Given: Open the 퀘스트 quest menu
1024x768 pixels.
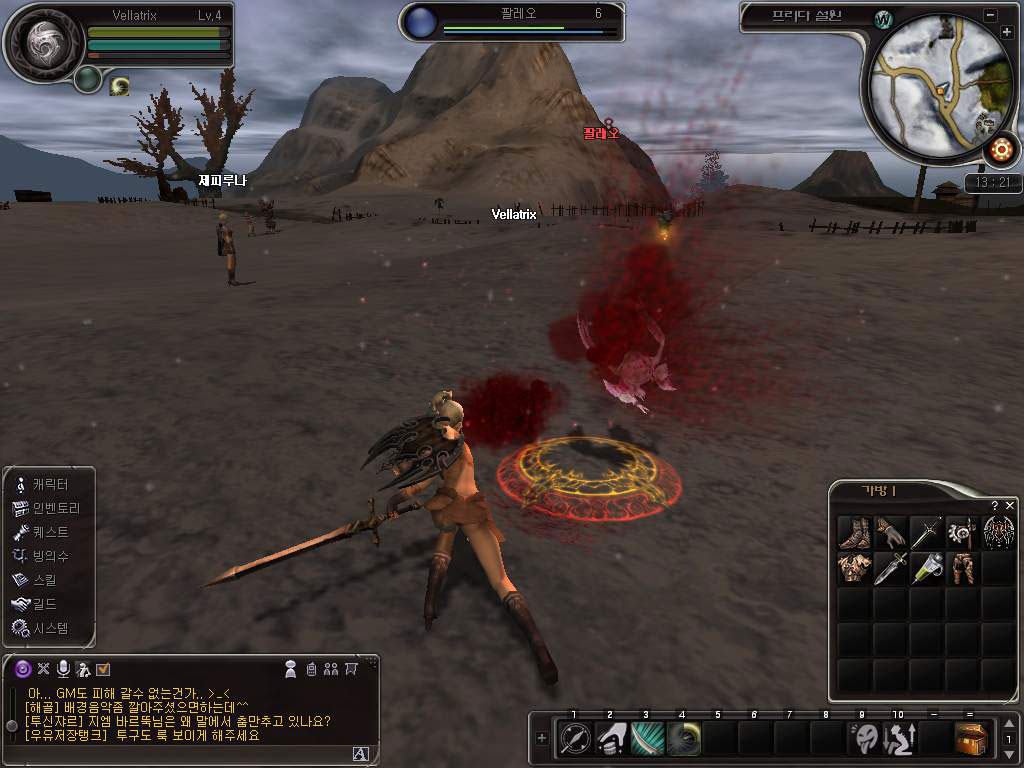Looking at the screenshot, I should (48, 532).
